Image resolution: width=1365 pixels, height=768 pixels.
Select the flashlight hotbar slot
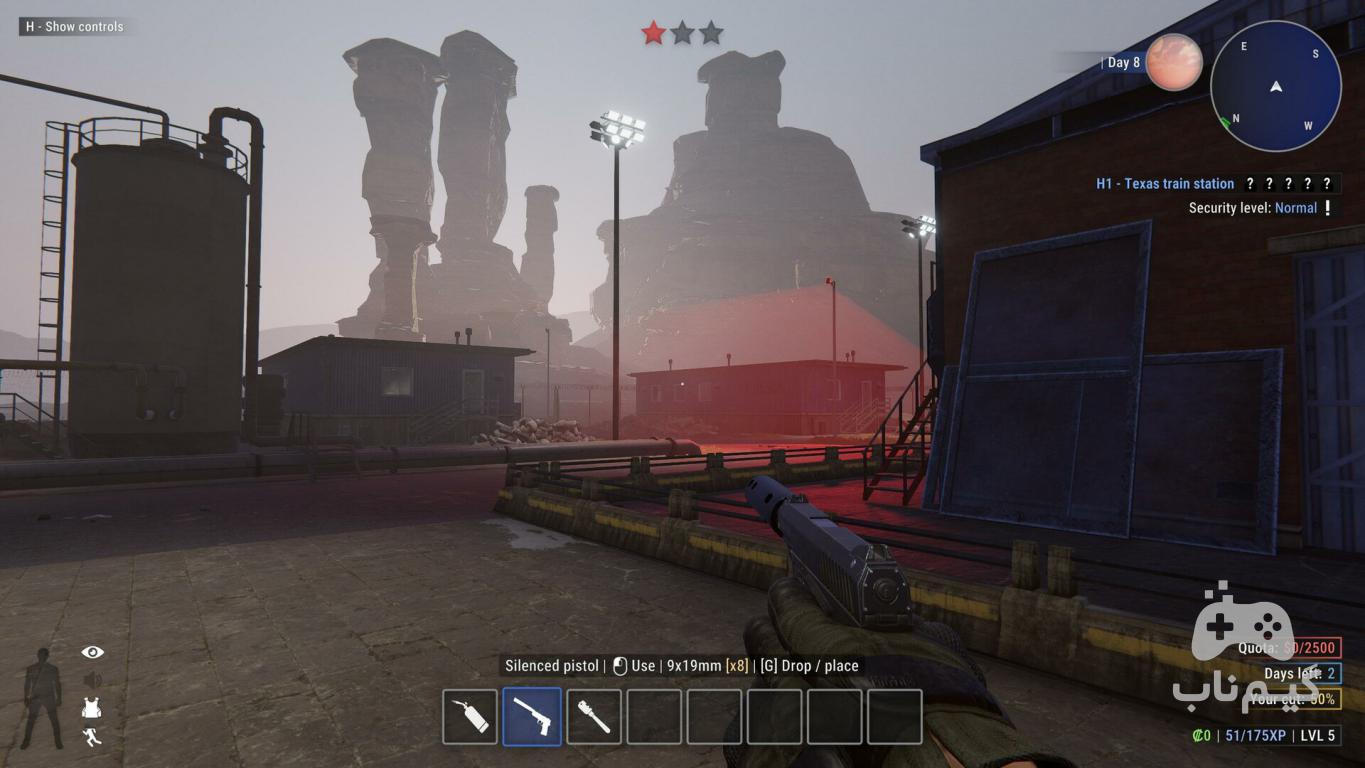(x=594, y=717)
